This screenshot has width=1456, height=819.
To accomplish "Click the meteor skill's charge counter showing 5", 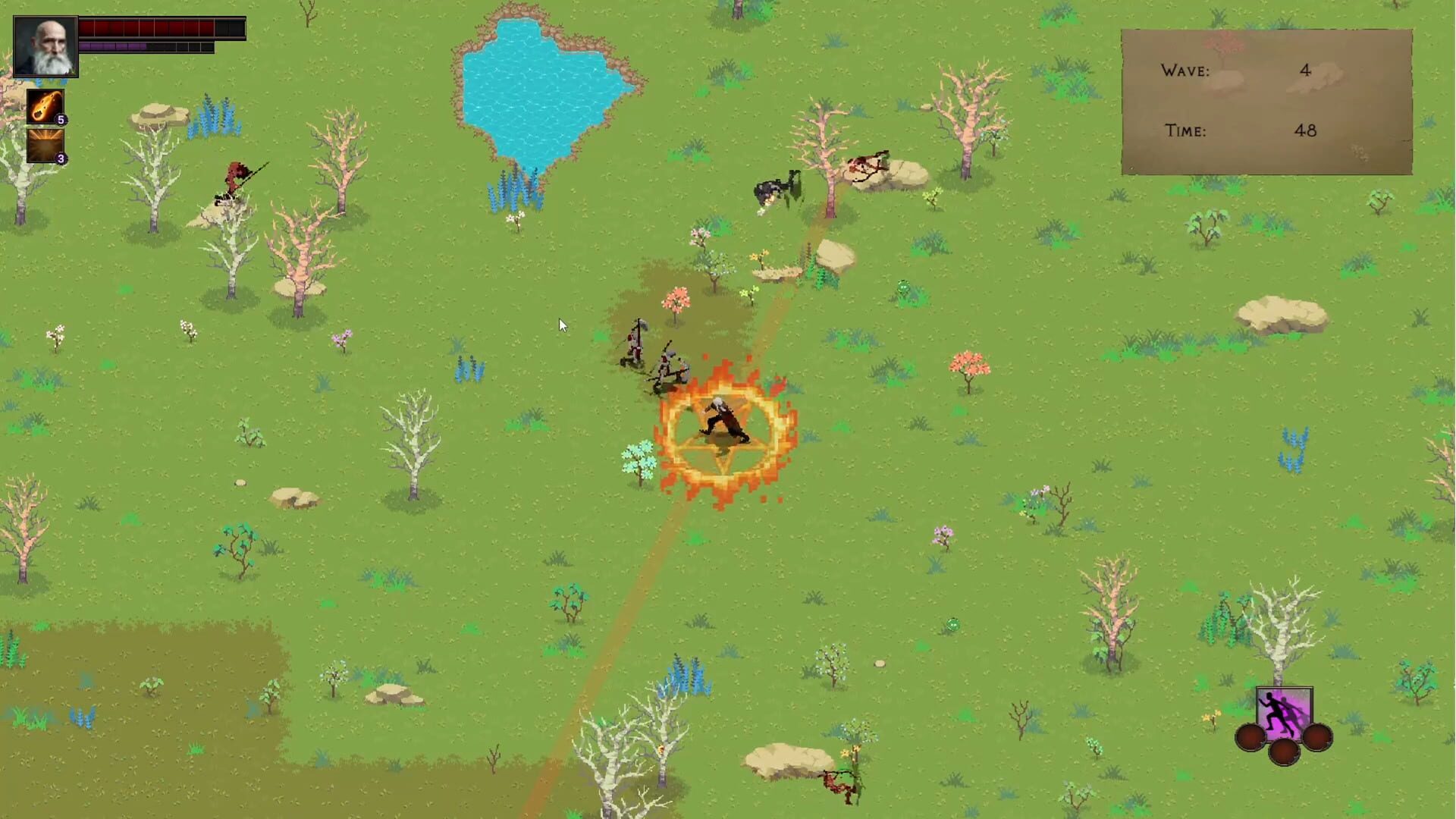I will coord(62,120).
